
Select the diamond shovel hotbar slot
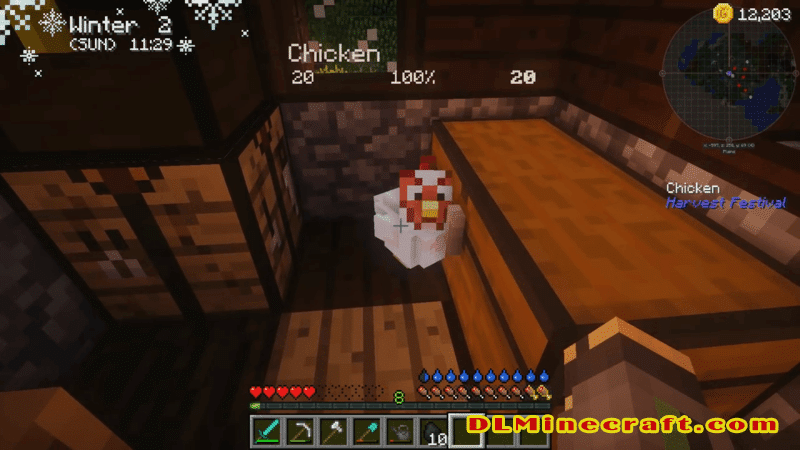tap(366, 432)
